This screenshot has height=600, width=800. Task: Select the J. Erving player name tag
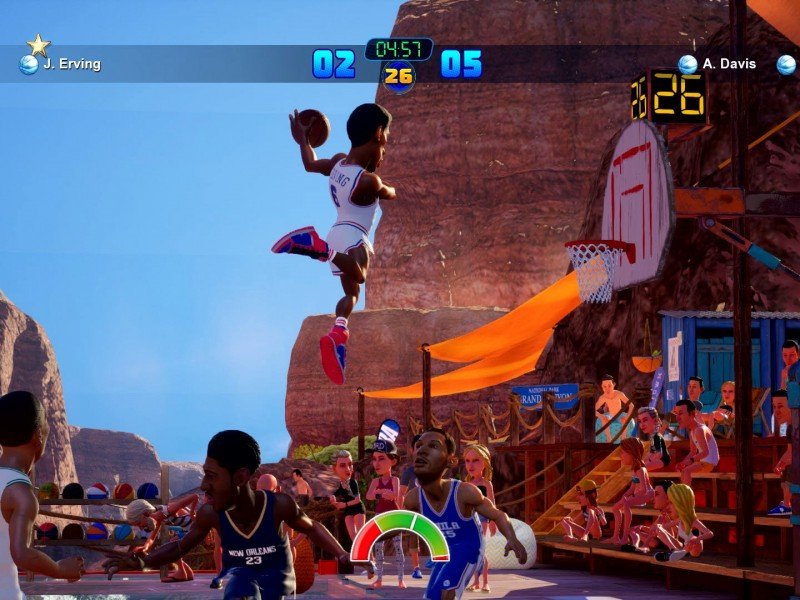(72, 65)
